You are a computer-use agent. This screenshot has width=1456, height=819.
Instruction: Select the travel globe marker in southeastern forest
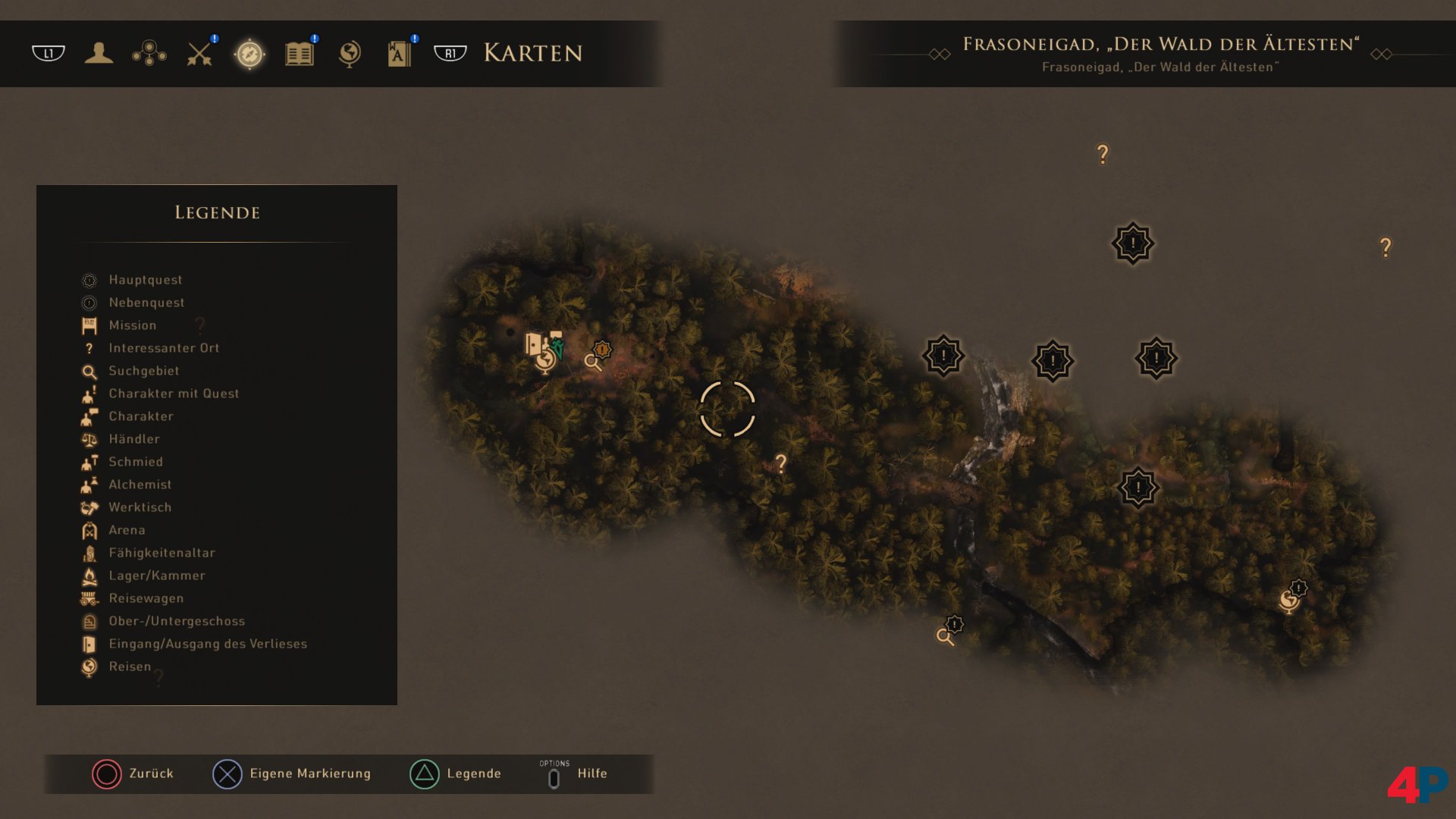coord(1288,601)
